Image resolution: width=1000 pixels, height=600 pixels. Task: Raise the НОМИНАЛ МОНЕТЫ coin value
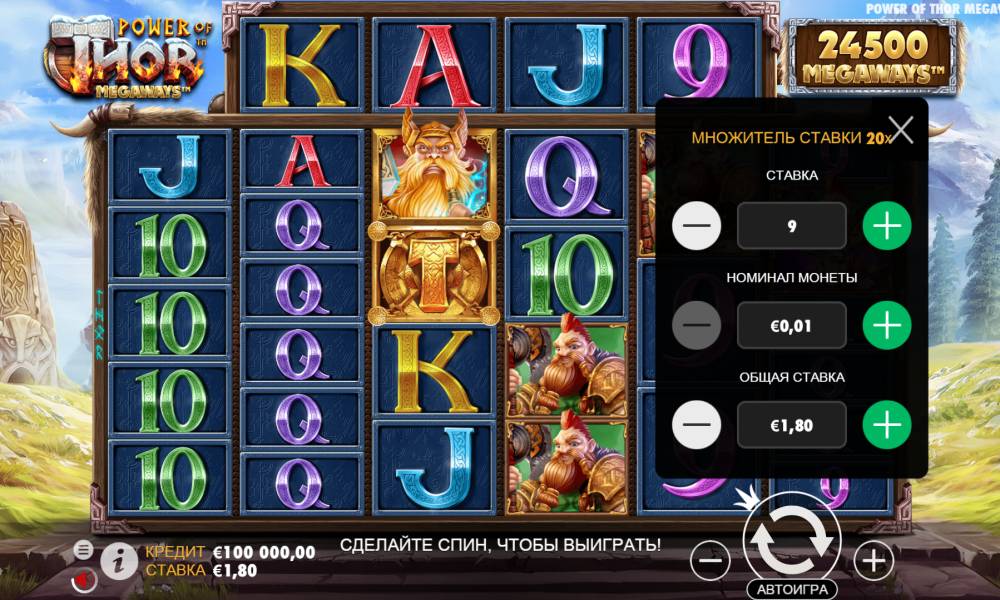tap(887, 326)
